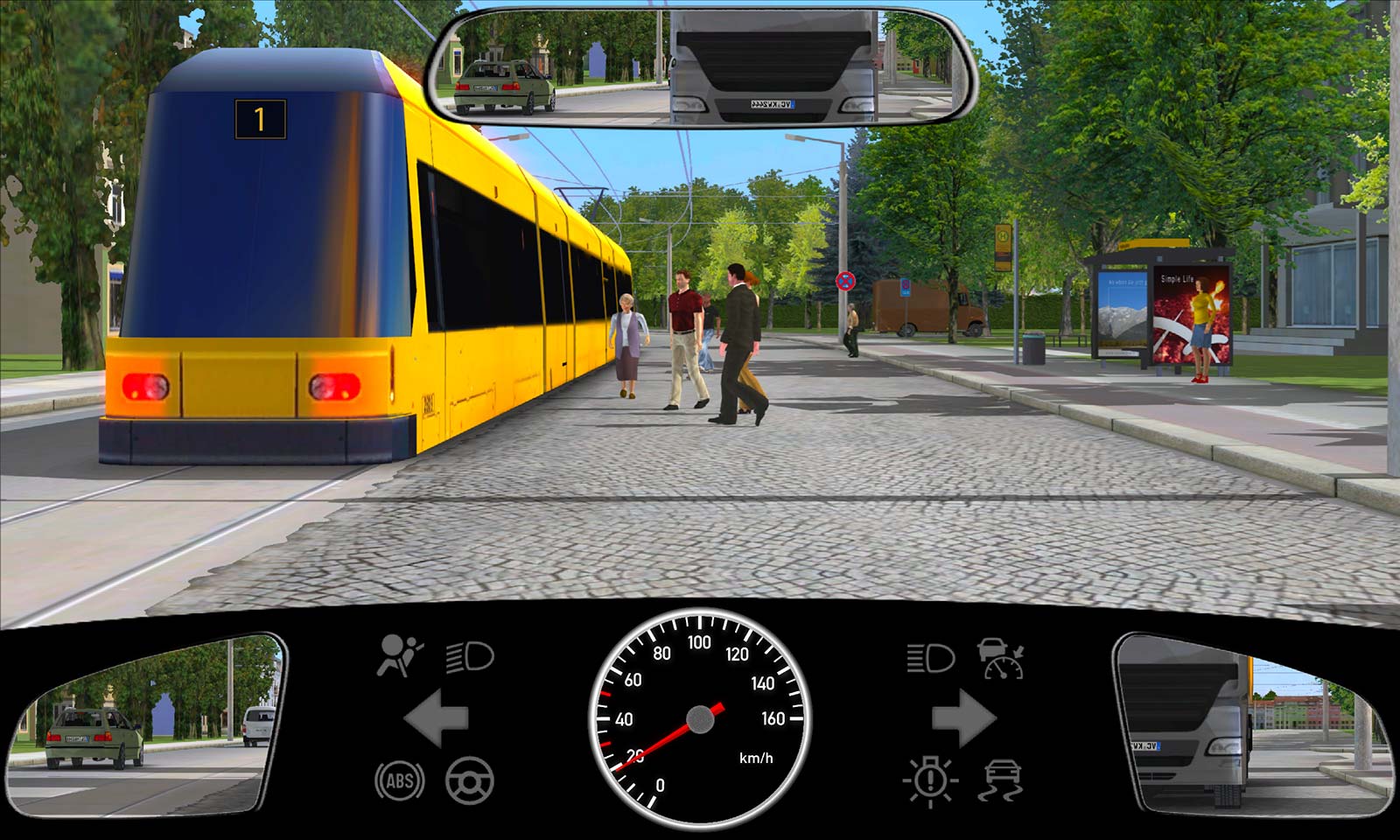
Task: Check the left side mirror
Action: click(x=147, y=724)
